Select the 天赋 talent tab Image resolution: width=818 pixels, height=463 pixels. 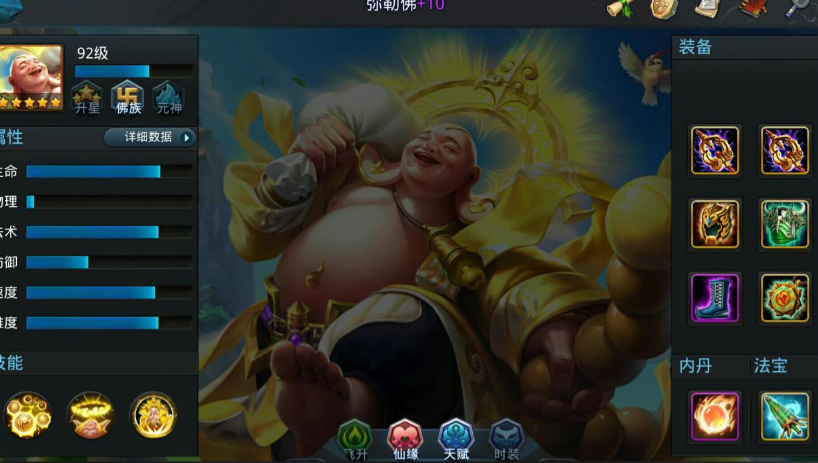[456, 438]
